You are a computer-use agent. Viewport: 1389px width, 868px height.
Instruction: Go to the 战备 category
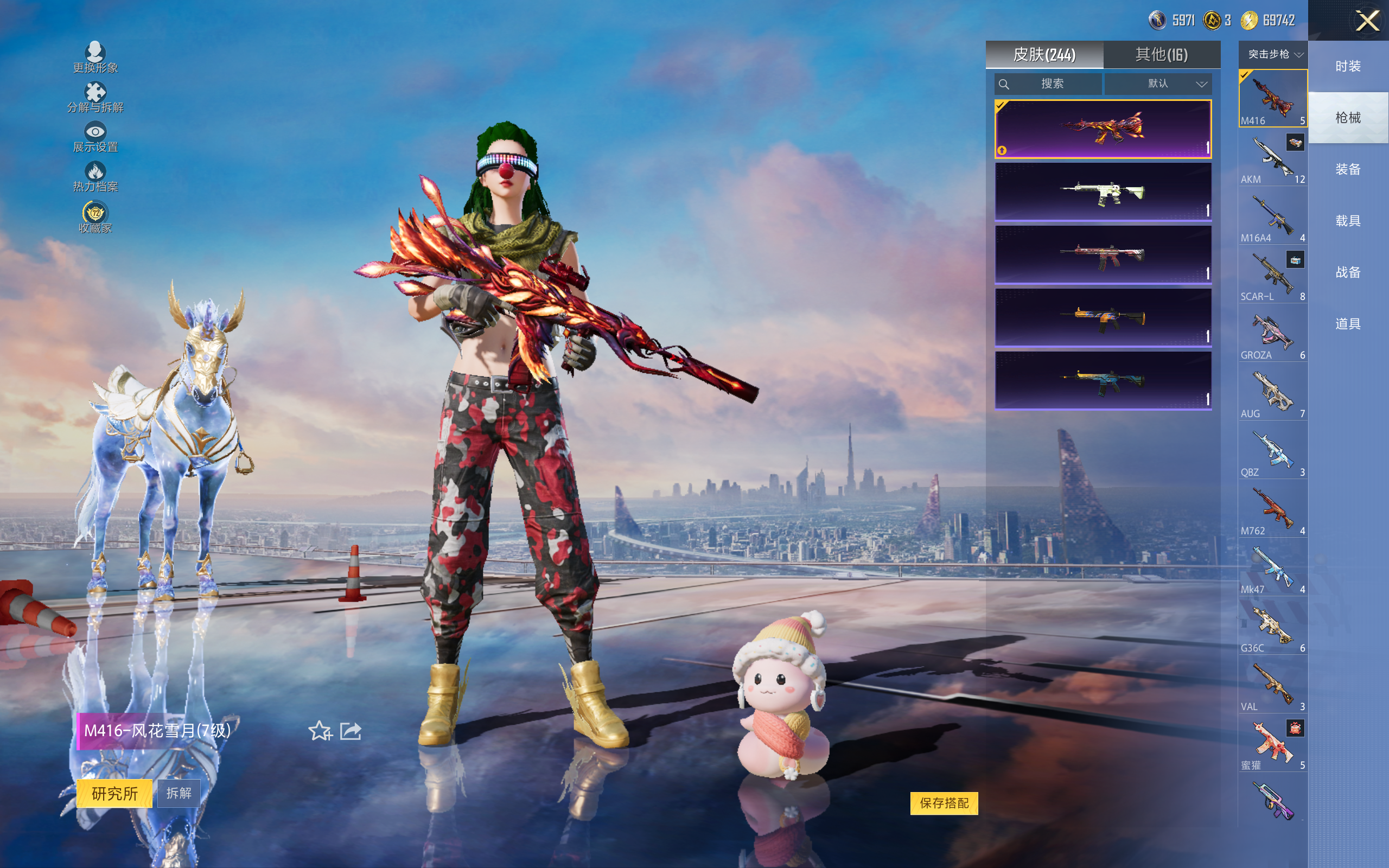point(1348,272)
